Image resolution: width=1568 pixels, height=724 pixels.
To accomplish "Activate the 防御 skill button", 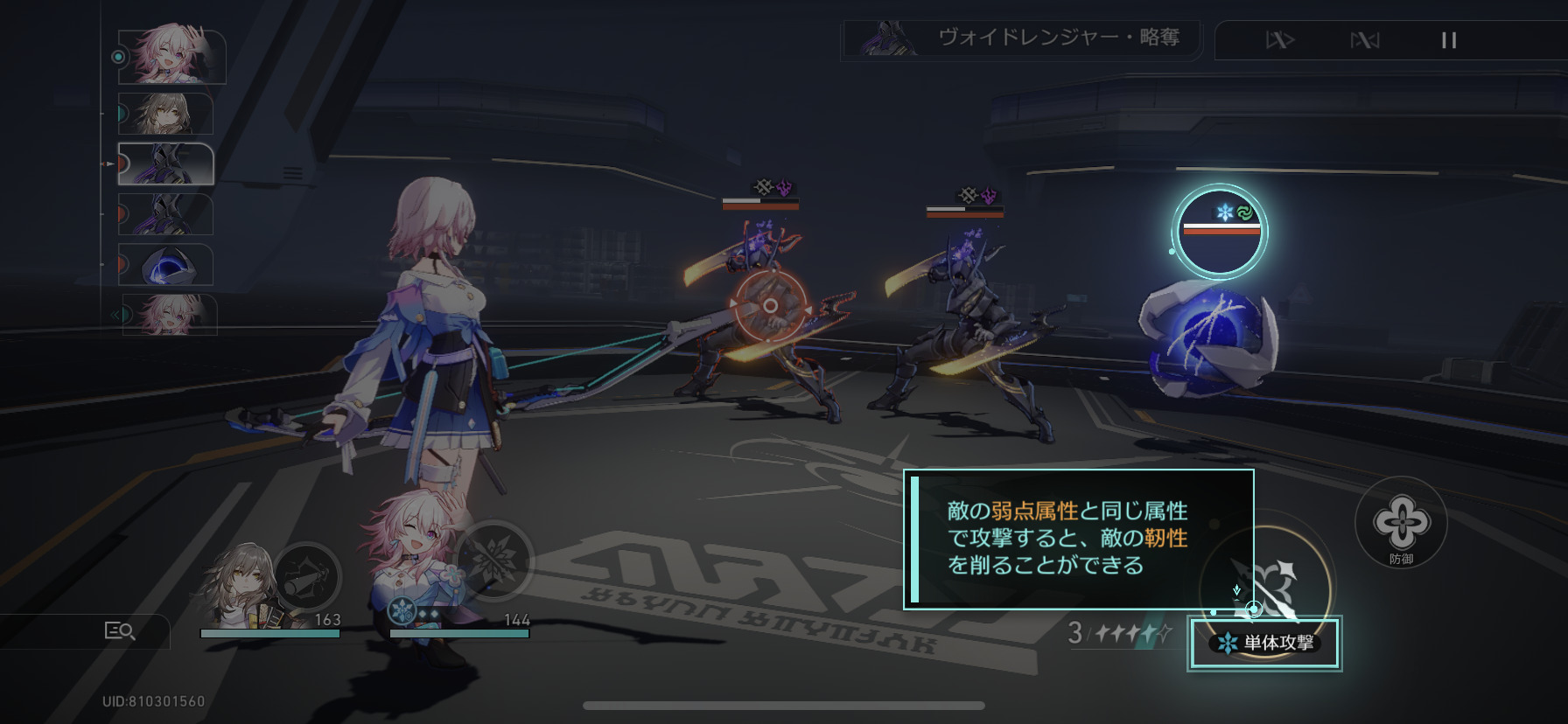I will [x=1401, y=523].
